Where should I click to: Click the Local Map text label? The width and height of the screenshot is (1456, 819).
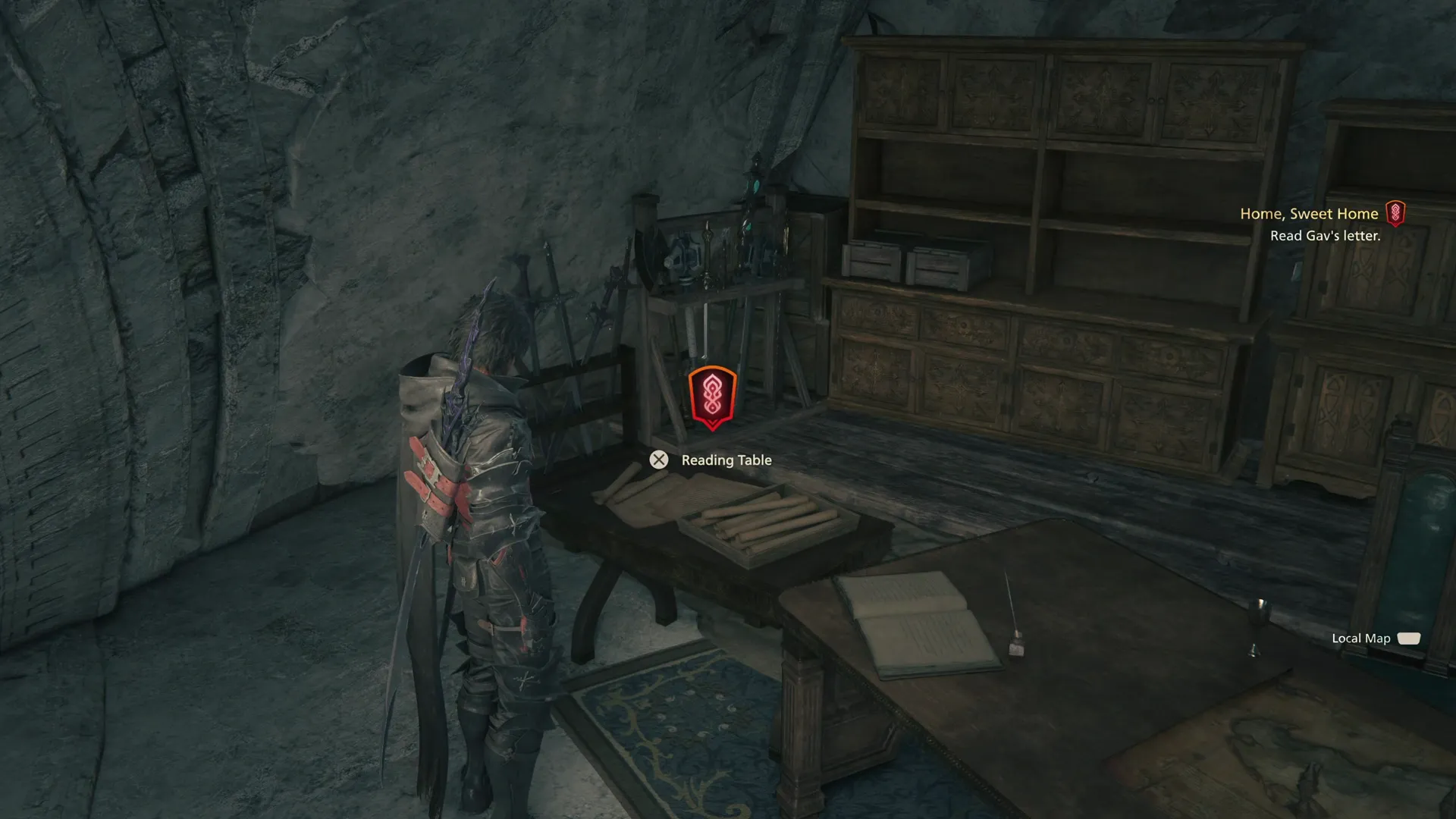(1360, 639)
